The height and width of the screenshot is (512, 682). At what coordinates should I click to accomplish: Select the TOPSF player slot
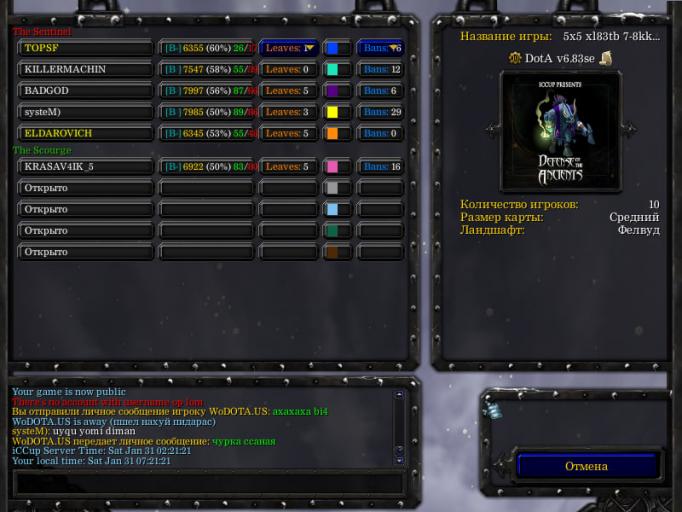(x=85, y=48)
